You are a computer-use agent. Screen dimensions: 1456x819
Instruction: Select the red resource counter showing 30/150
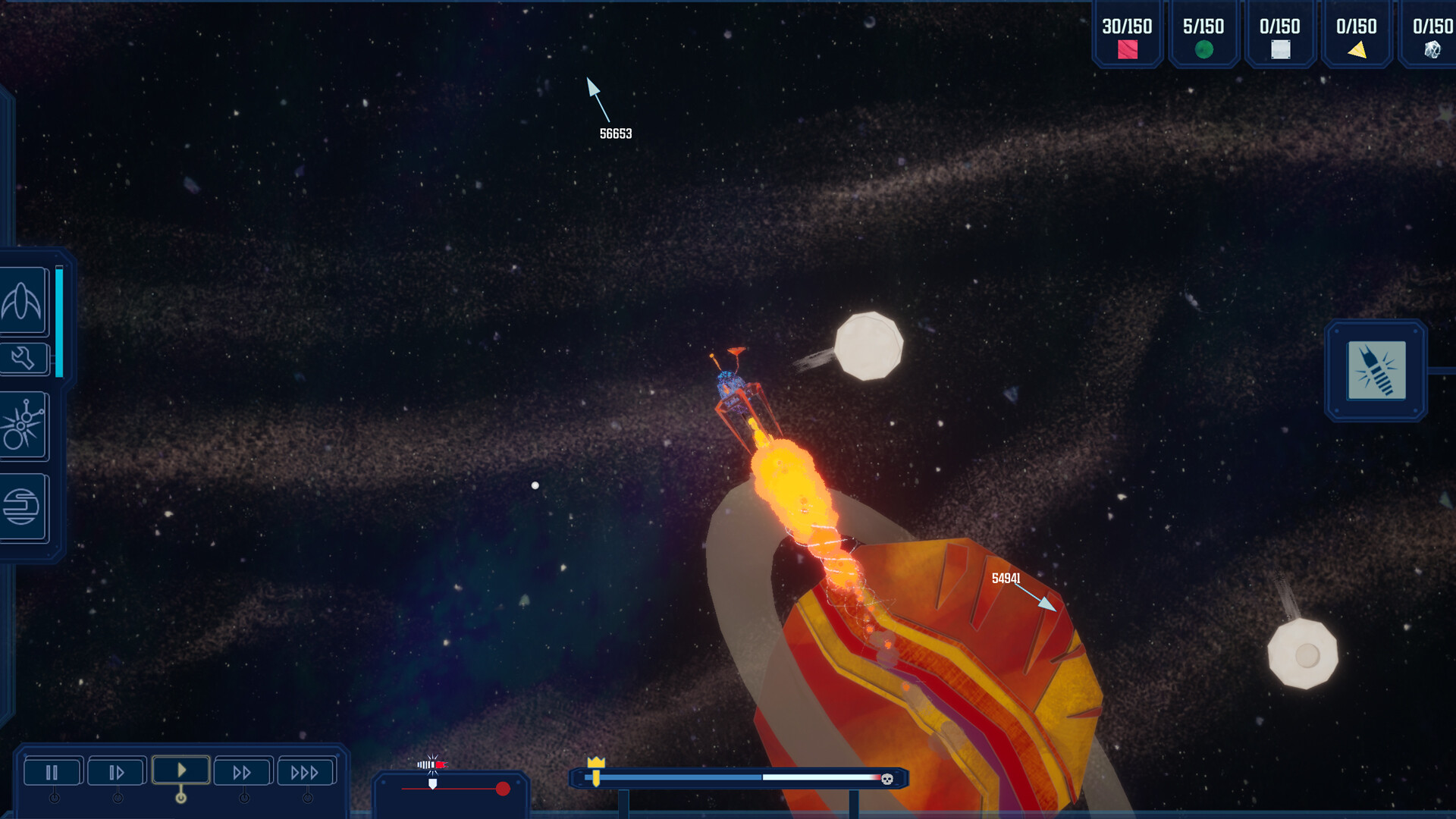click(1127, 34)
